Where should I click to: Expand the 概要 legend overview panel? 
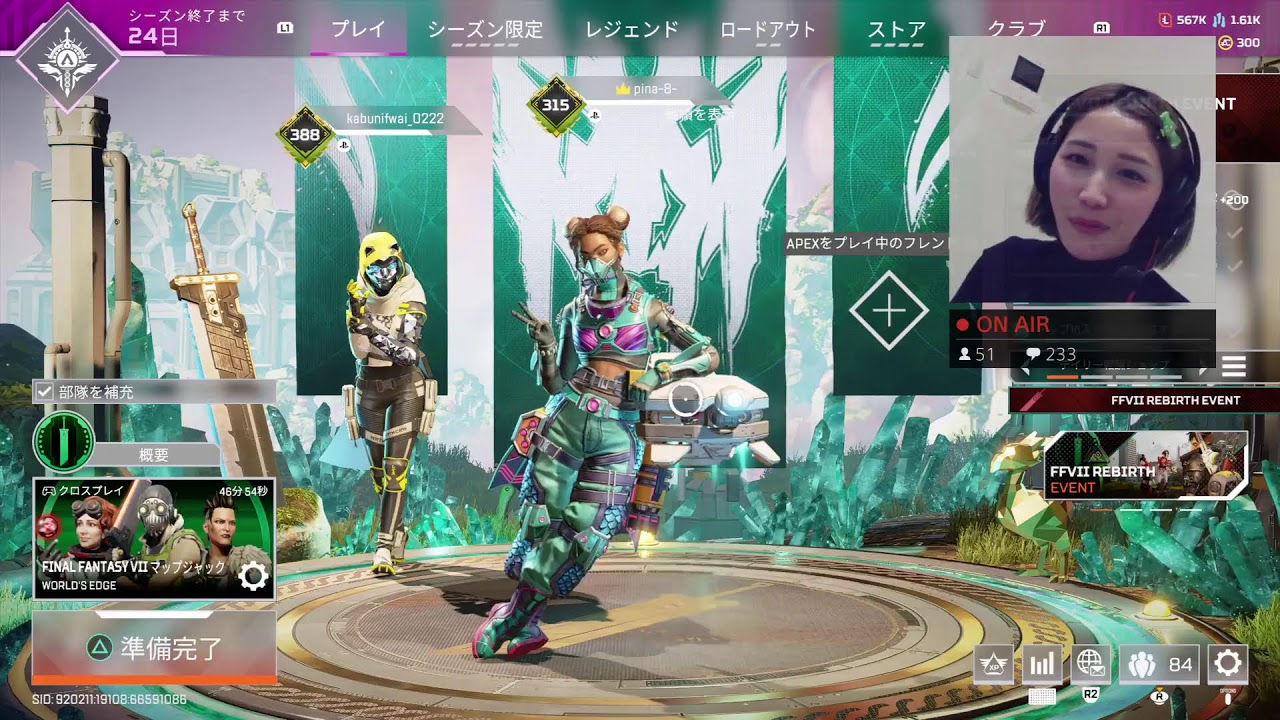[155, 455]
